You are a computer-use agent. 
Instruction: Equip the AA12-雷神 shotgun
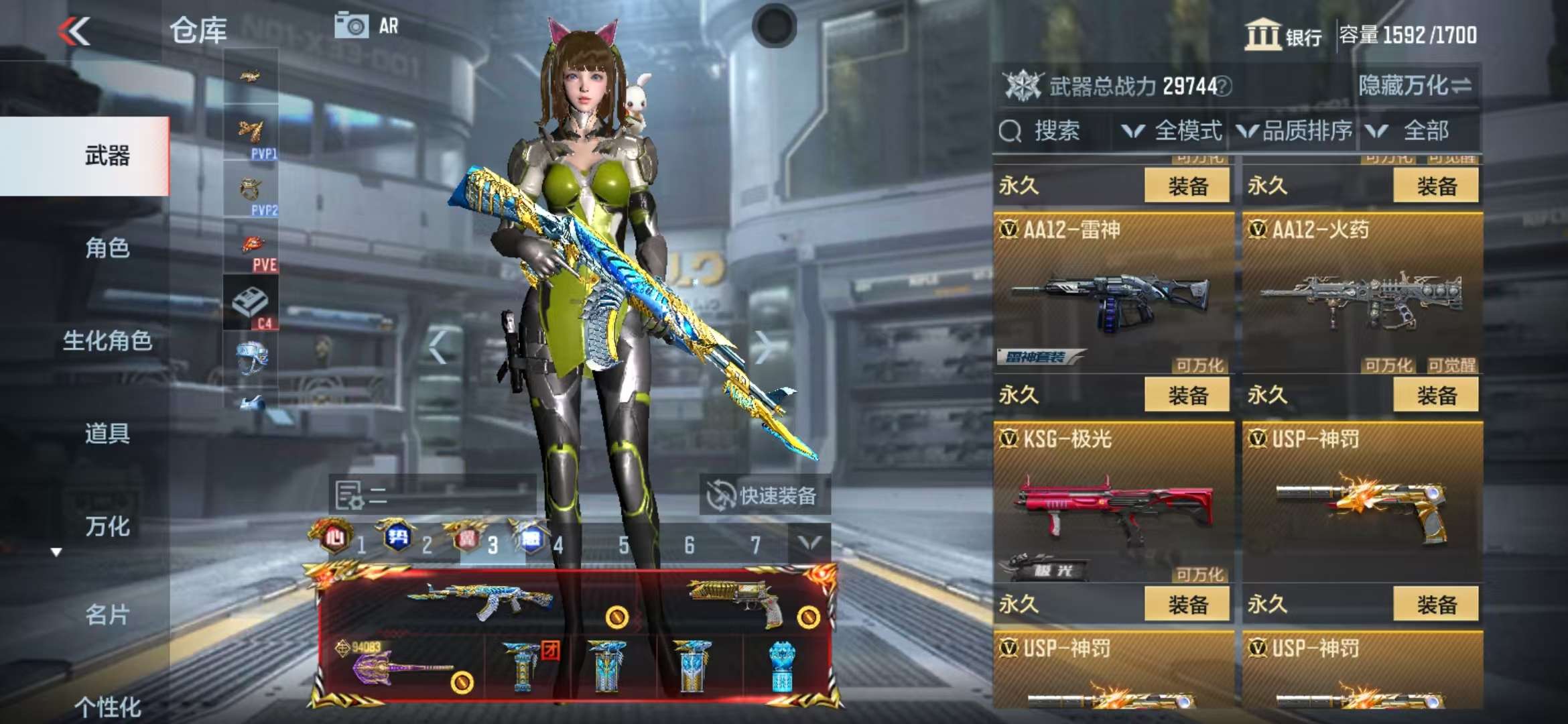[1187, 396]
